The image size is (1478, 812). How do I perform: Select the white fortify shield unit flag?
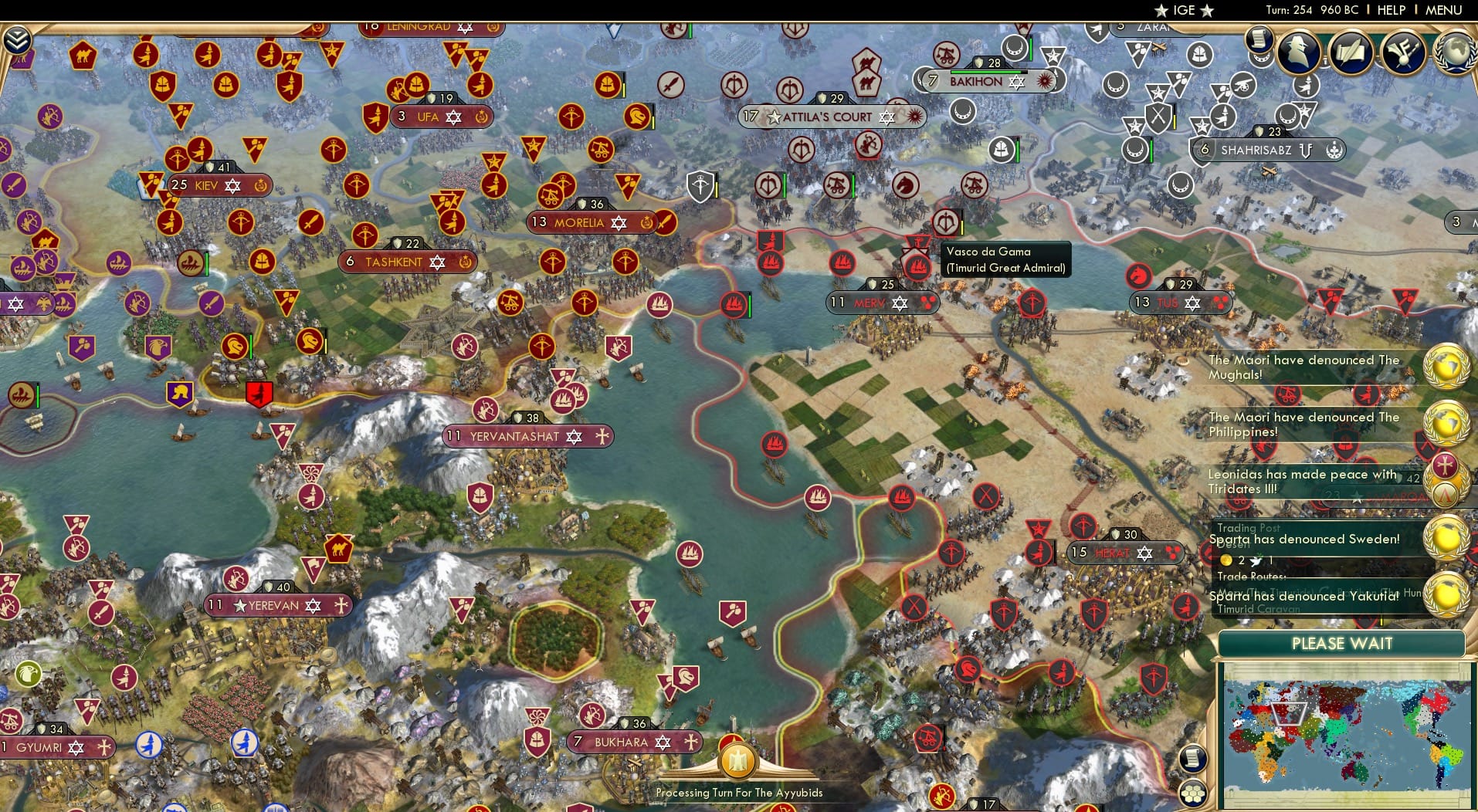point(701,187)
